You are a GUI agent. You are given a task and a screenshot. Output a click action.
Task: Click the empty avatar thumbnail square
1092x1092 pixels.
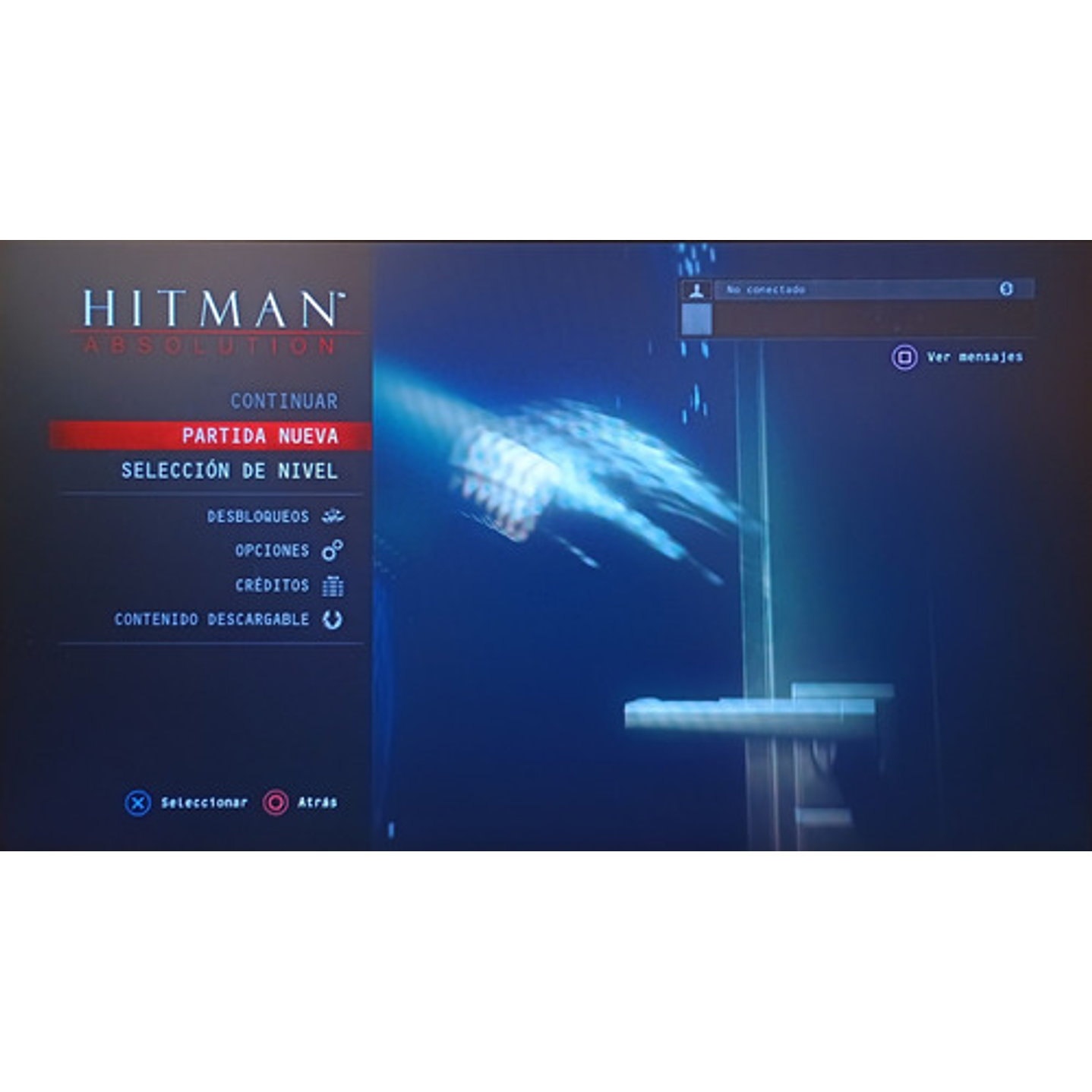pos(698,320)
